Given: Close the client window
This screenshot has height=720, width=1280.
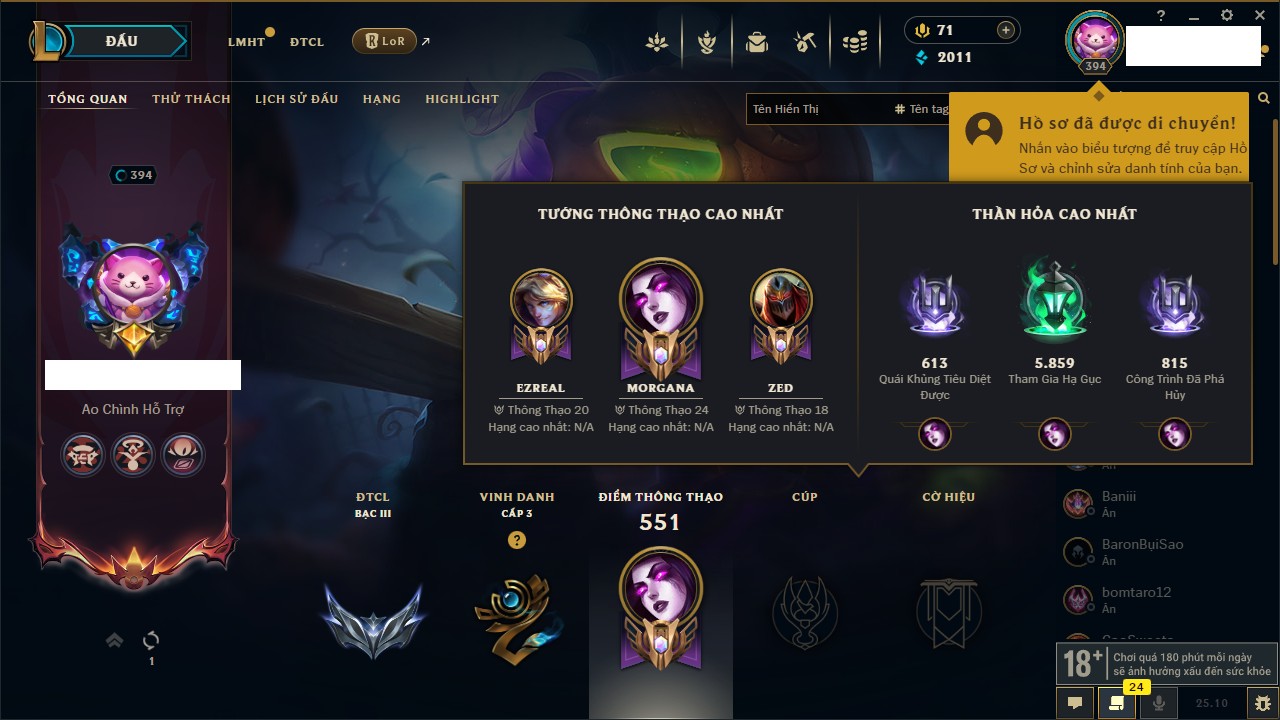Looking at the screenshot, I should click(x=1259, y=15).
